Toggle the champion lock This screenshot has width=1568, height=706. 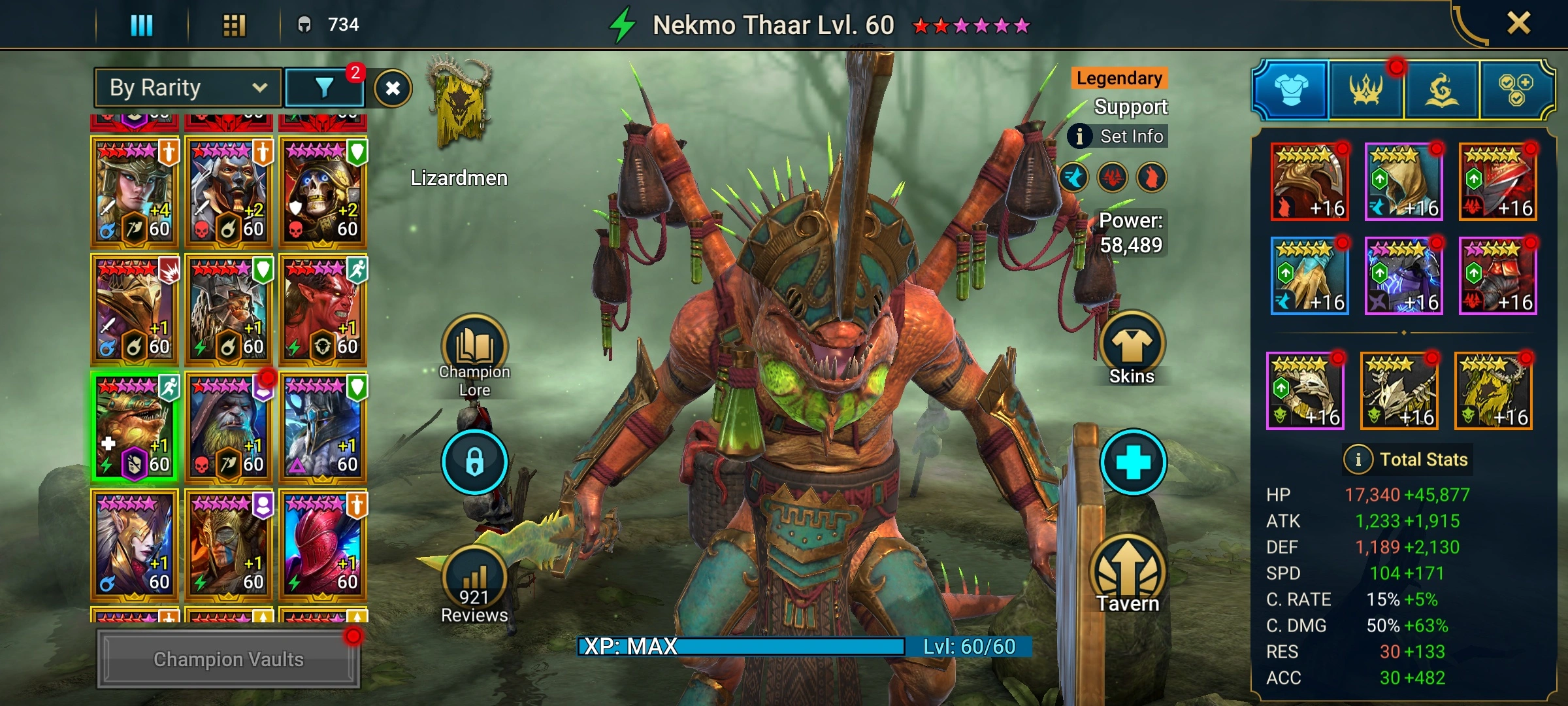tap(474, 462)
